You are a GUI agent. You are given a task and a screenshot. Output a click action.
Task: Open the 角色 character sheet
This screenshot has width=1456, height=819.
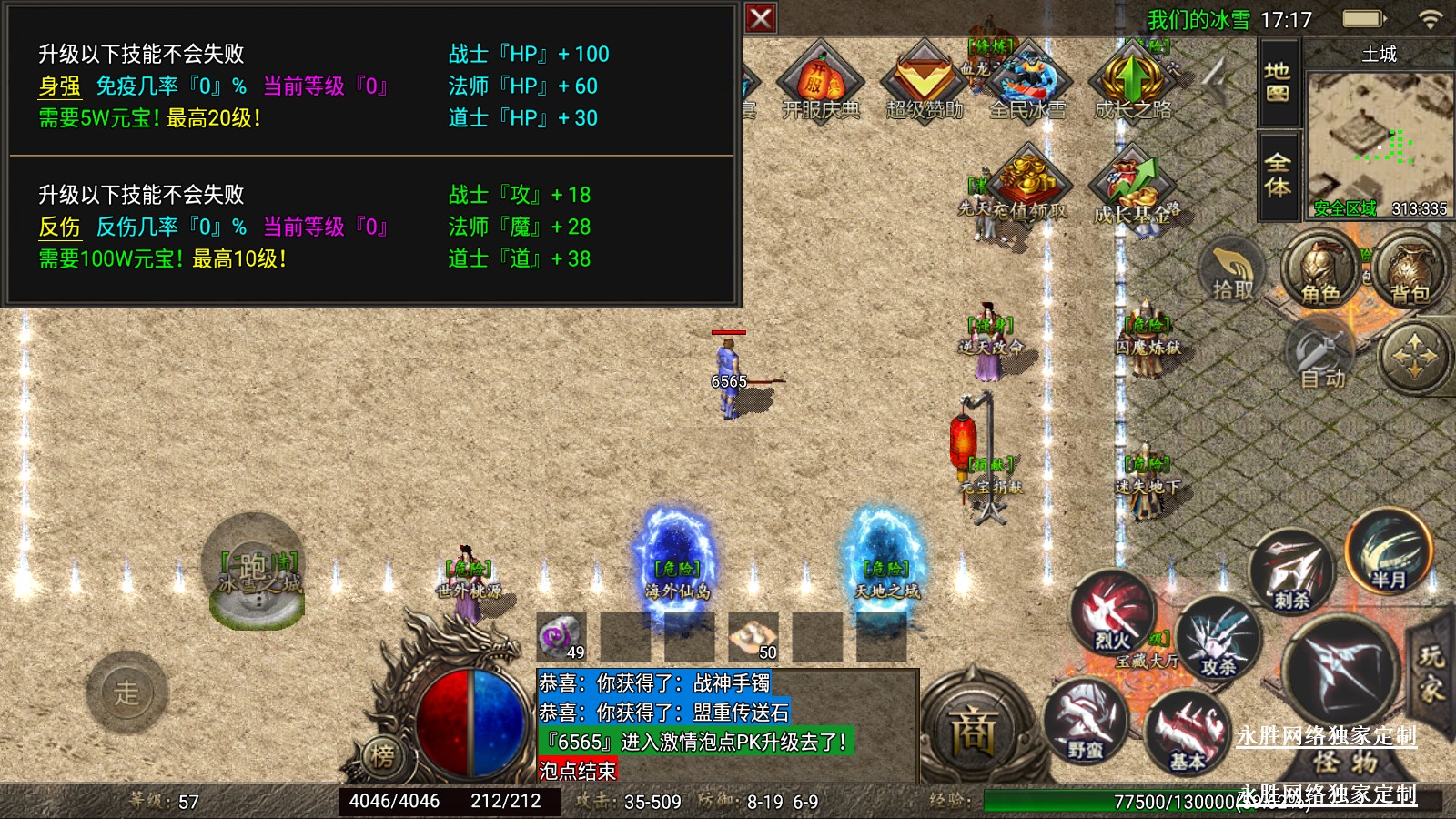(1320, 270)
